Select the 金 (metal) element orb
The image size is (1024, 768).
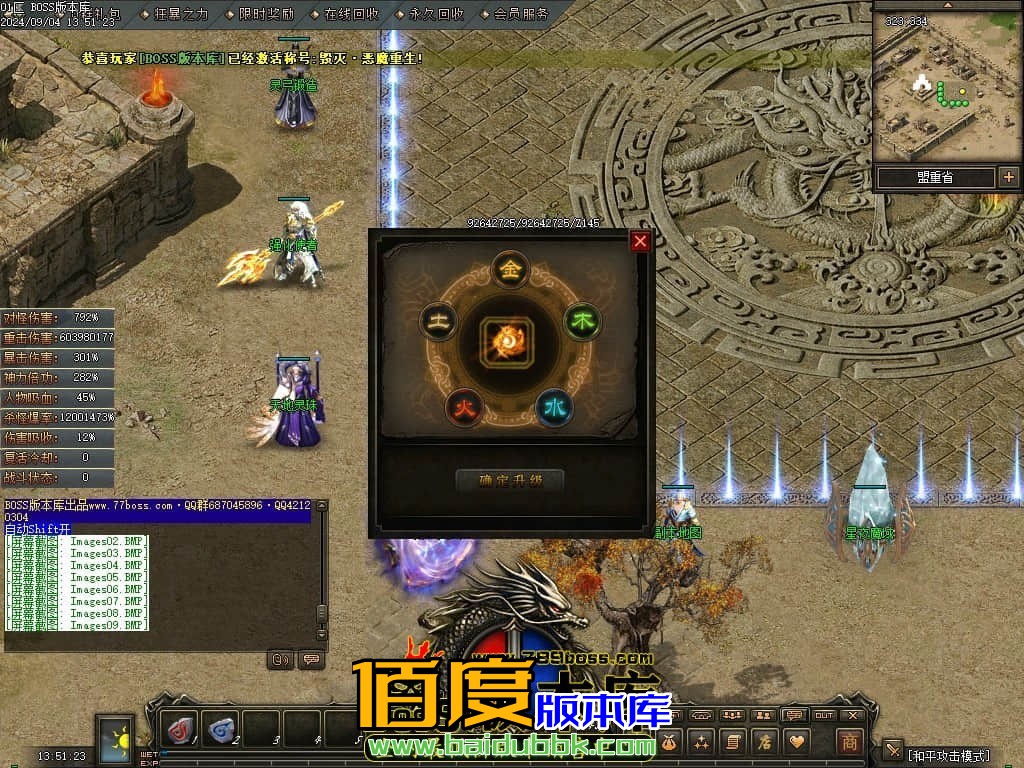510,268
